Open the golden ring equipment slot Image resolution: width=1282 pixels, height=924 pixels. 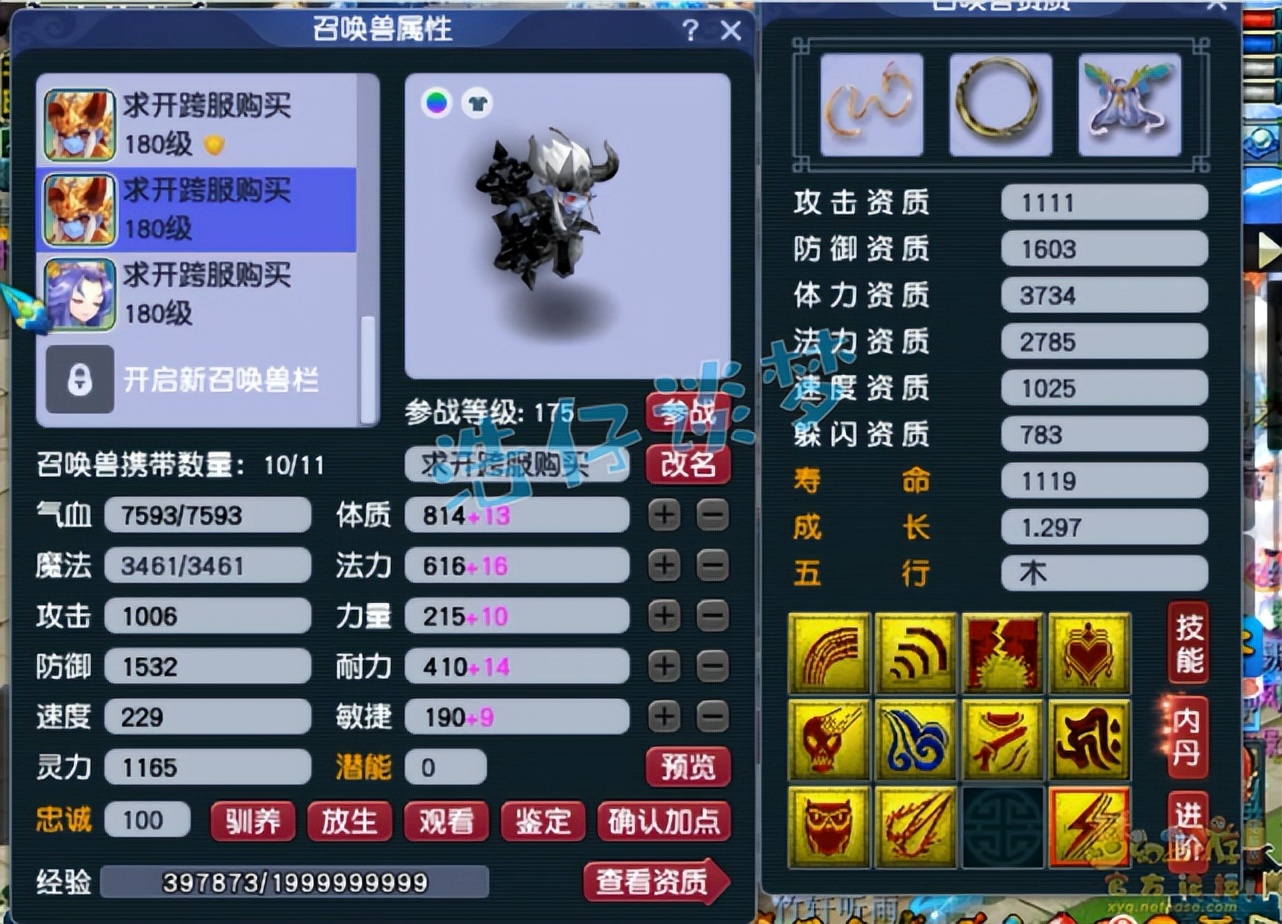click(999, 104)
